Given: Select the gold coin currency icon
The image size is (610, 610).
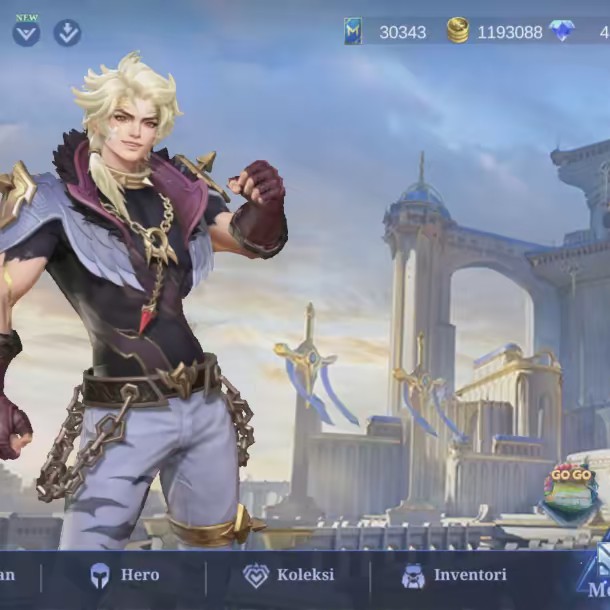Looking at the screenshot, I should click(458, 31).
